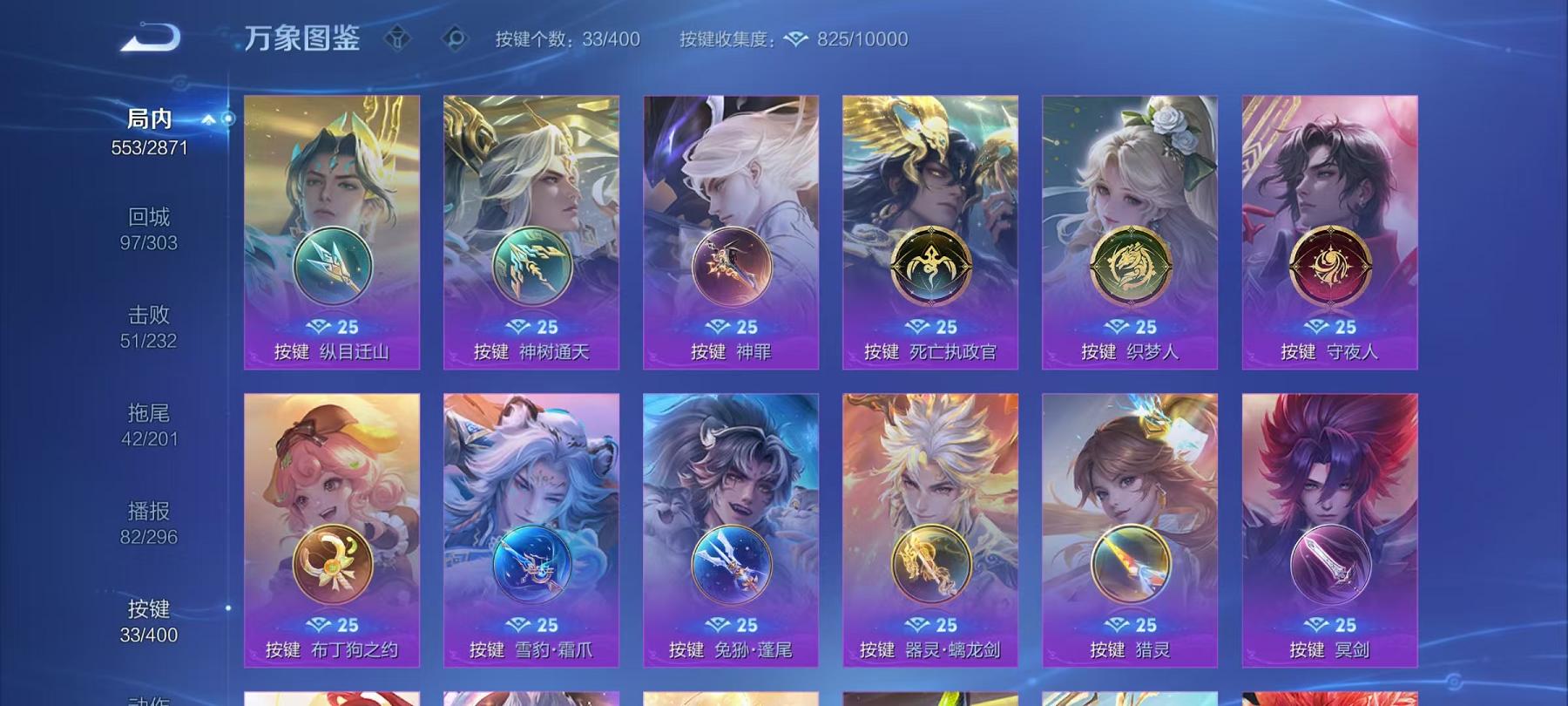1568x706 pixels.
Task: Click the back arrow icon at top left
Action: pyautogui.click(x=148, y=37)
